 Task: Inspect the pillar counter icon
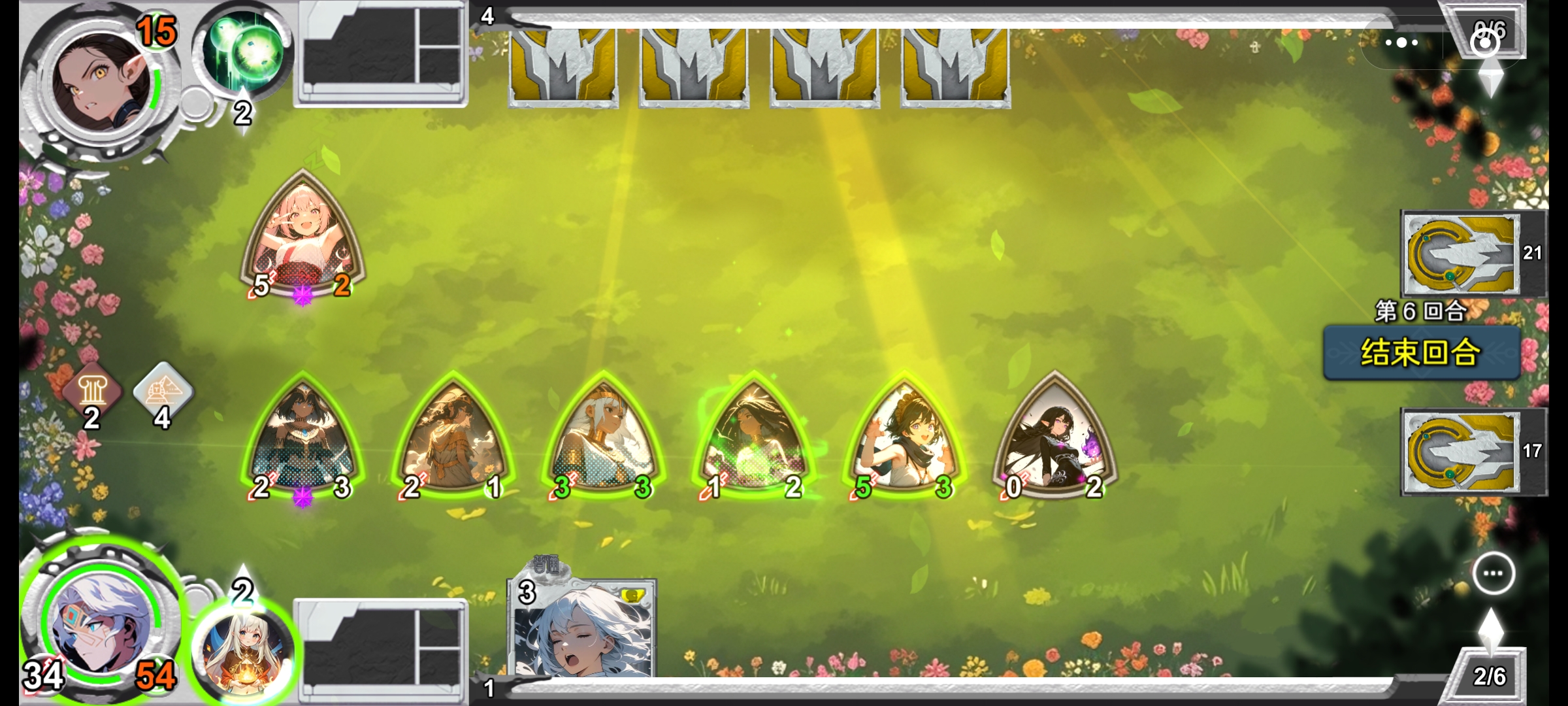tap(92, 391)
